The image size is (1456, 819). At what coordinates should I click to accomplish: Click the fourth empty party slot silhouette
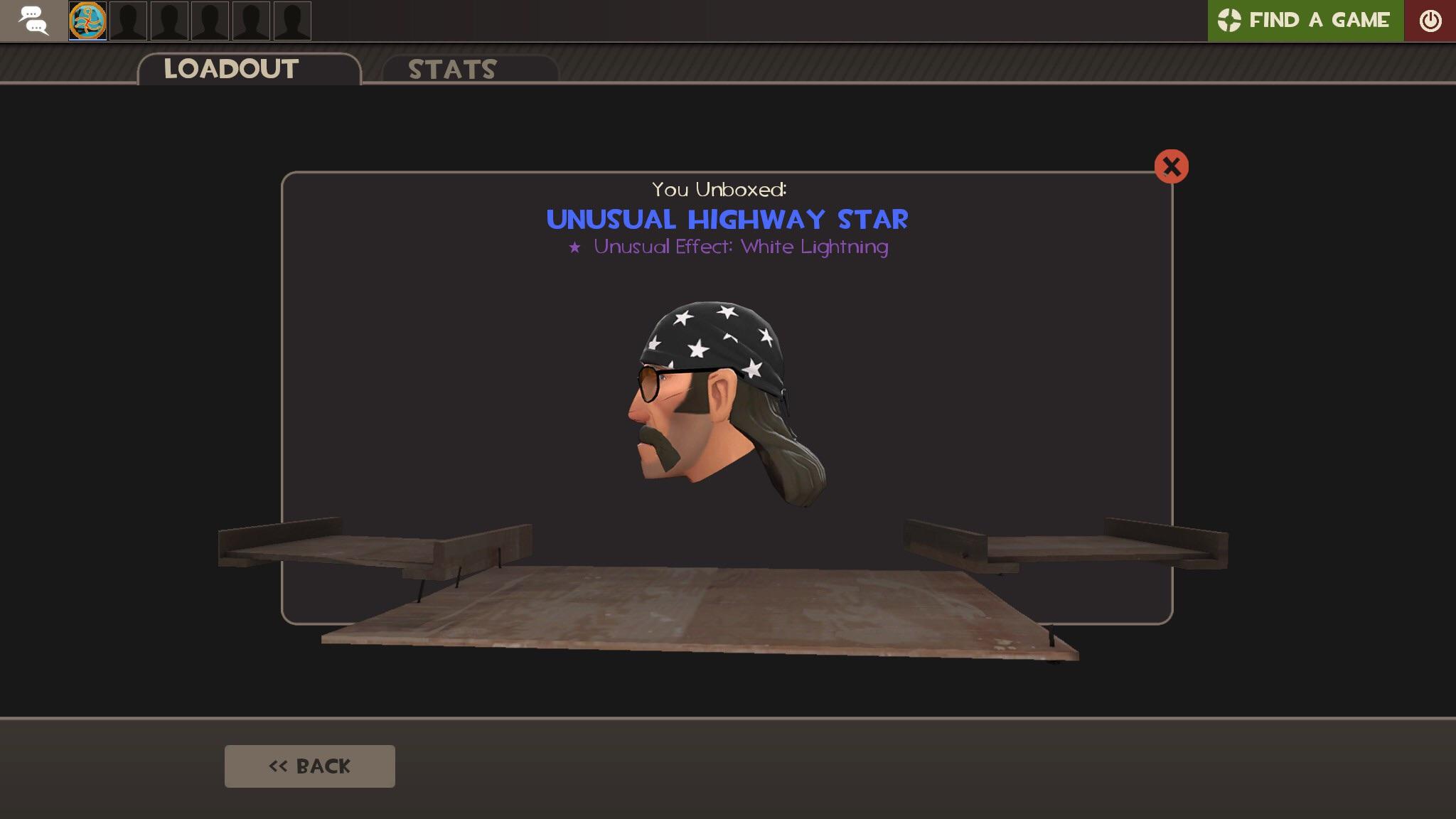click(252, 21)
